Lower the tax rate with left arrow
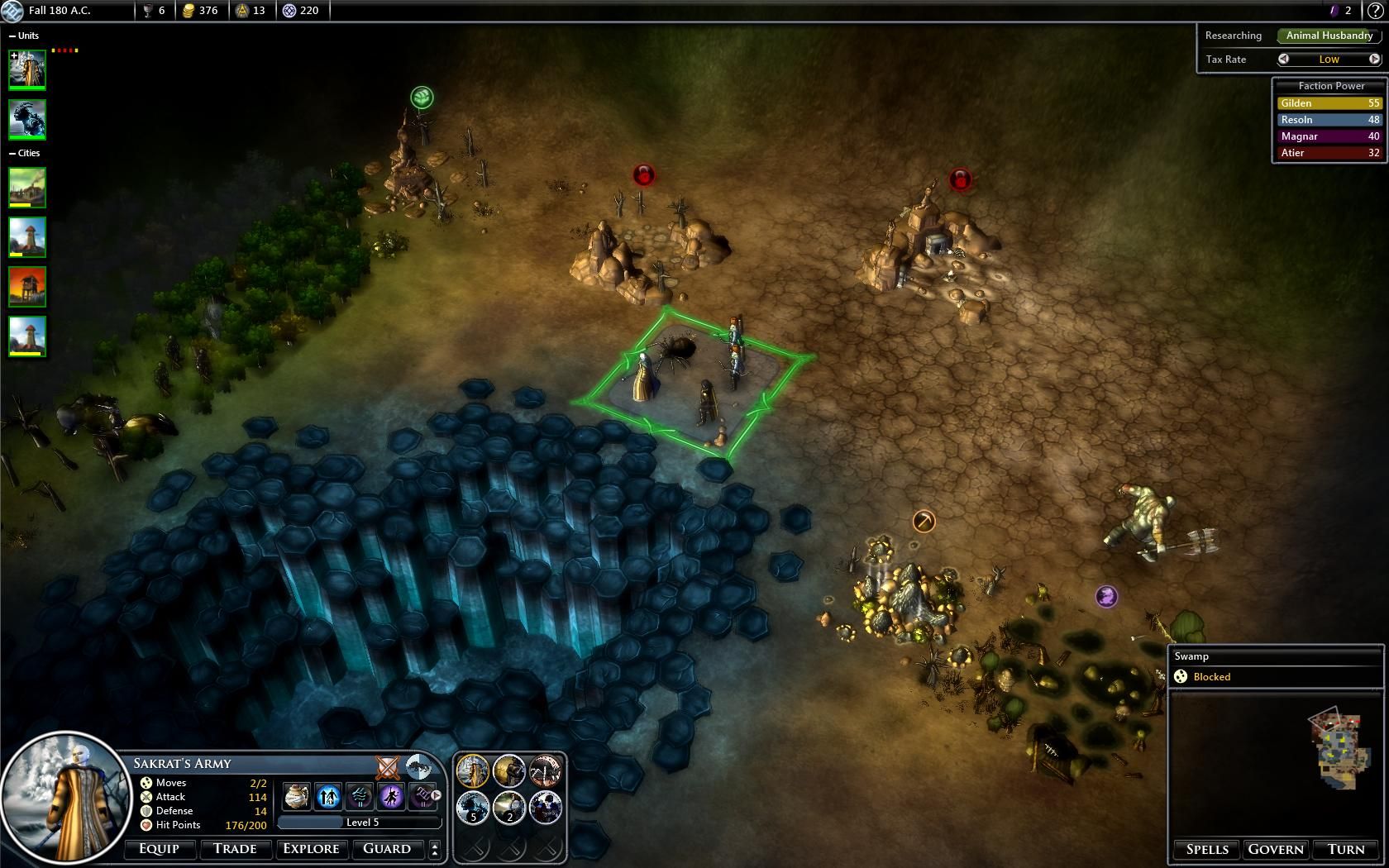This screenshot has height=868, width=1389. pos(1283,59)
